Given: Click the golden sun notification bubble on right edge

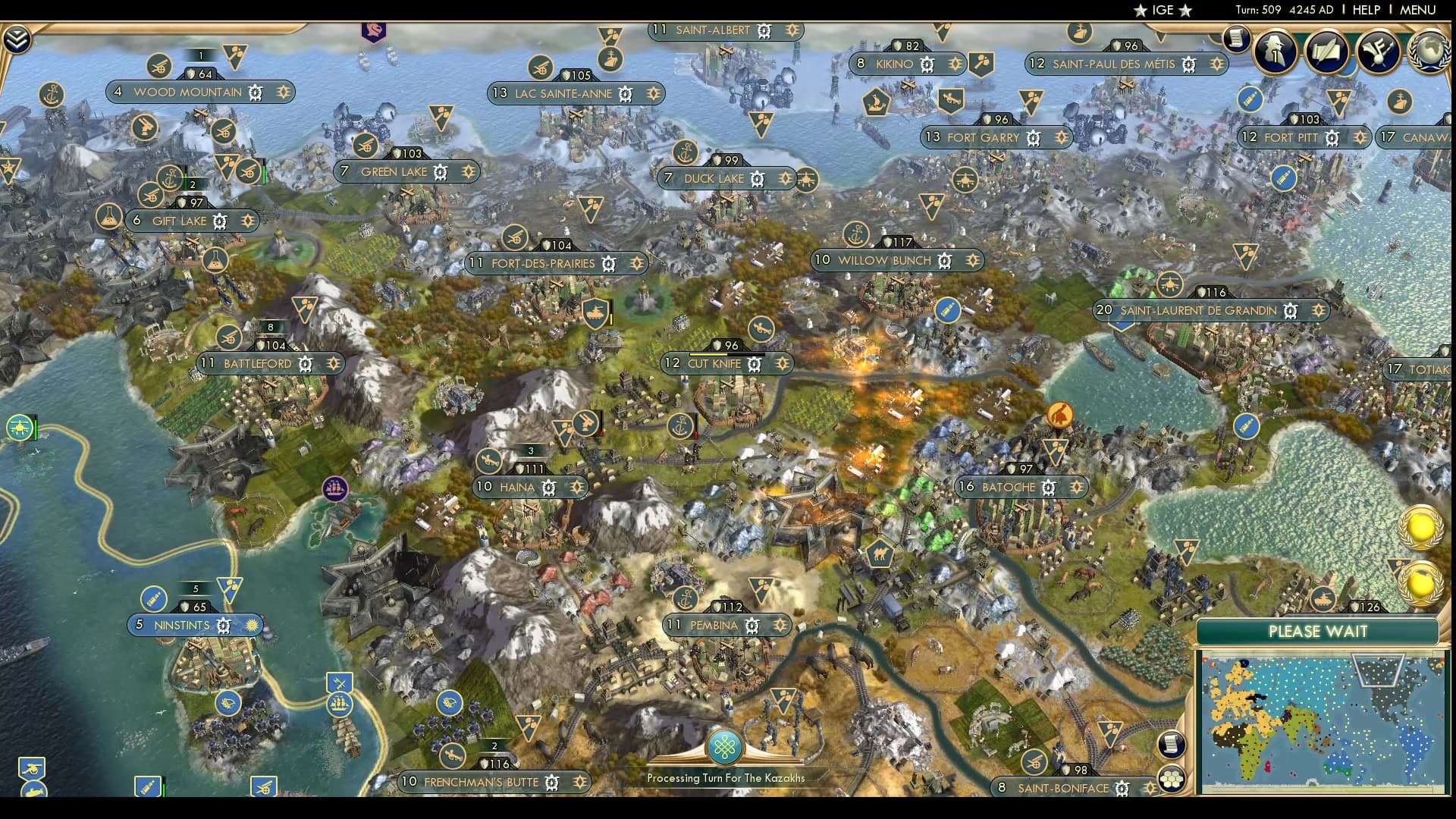Looking at the screenshot, I should [x=1421, y=529].
